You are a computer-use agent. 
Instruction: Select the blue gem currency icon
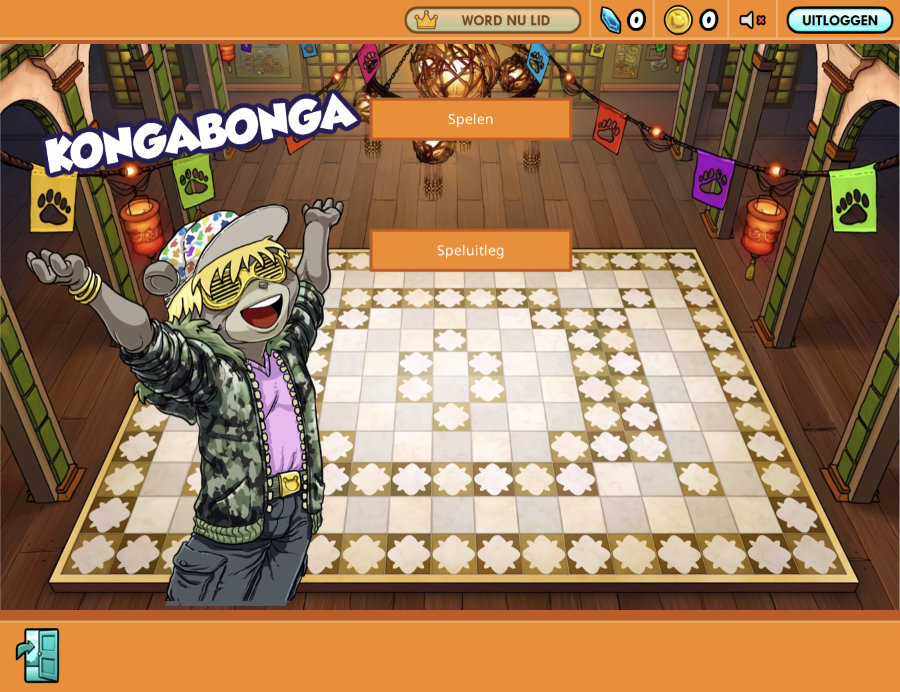click(611, 20)
